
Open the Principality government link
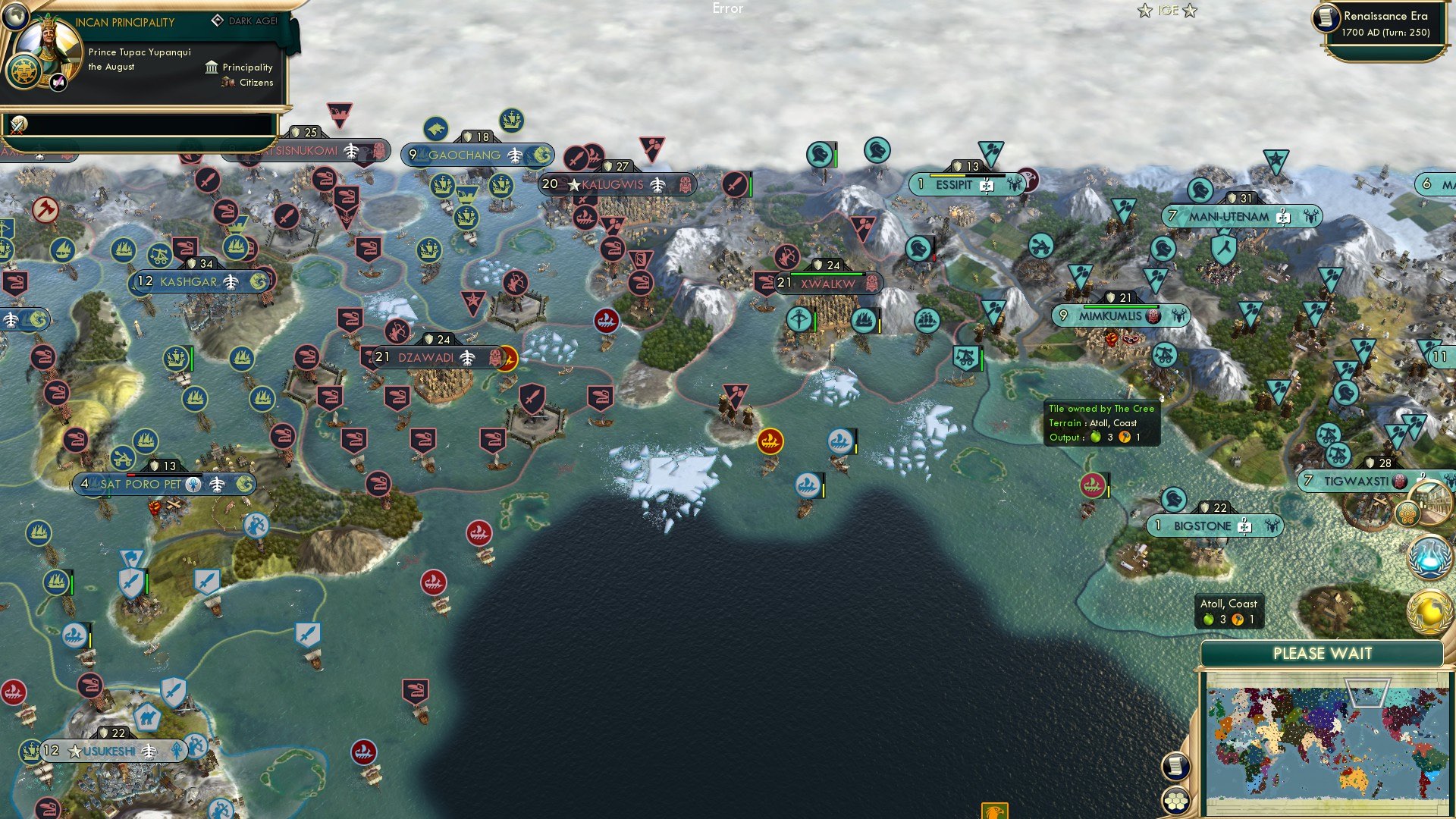click(x=246, y=67)
